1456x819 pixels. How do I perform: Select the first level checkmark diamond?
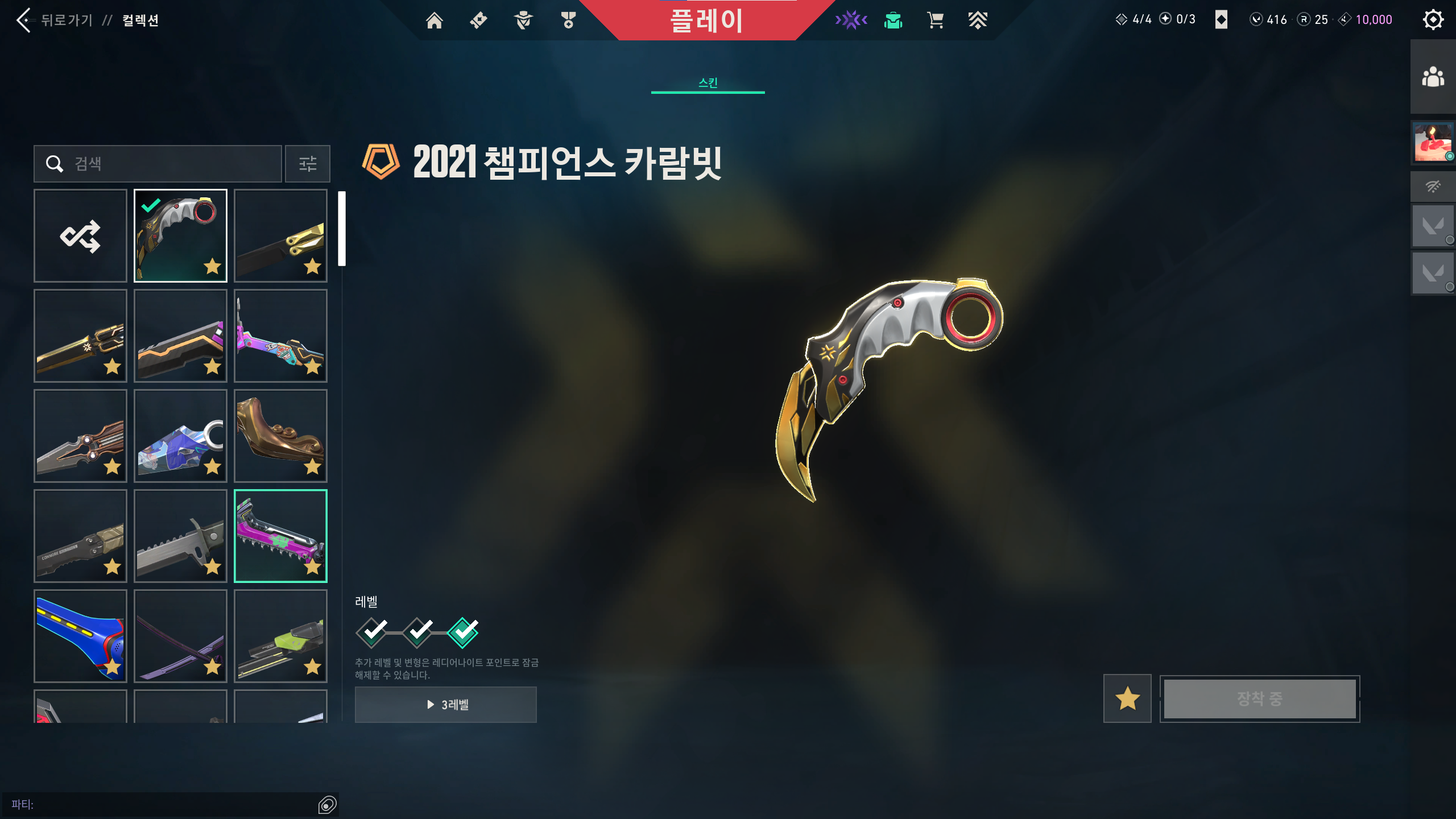(372, 632)
